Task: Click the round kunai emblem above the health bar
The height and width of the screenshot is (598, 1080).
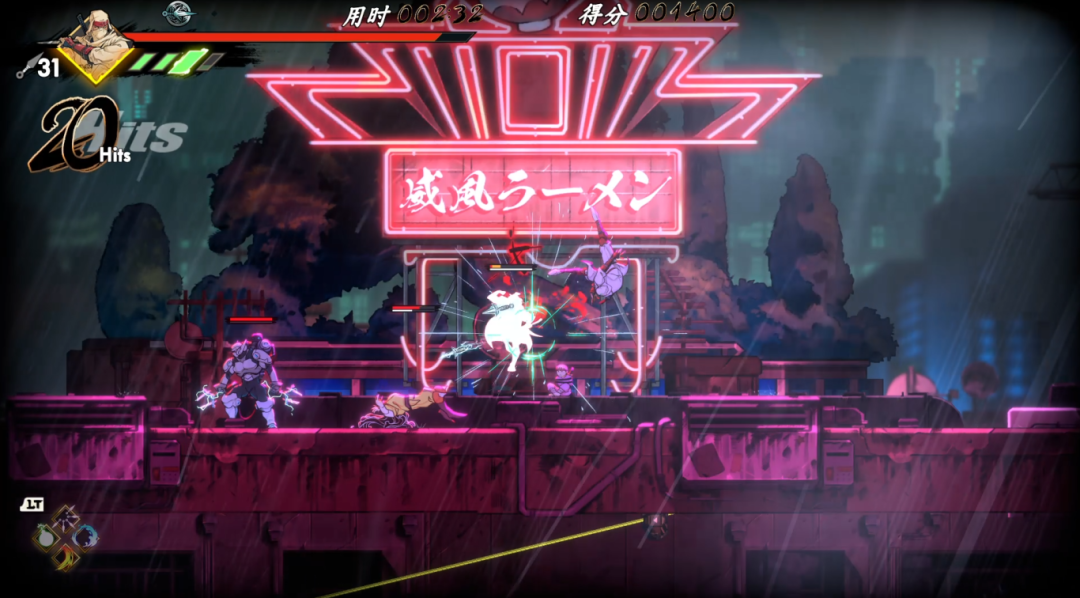Action: [178, 12]
